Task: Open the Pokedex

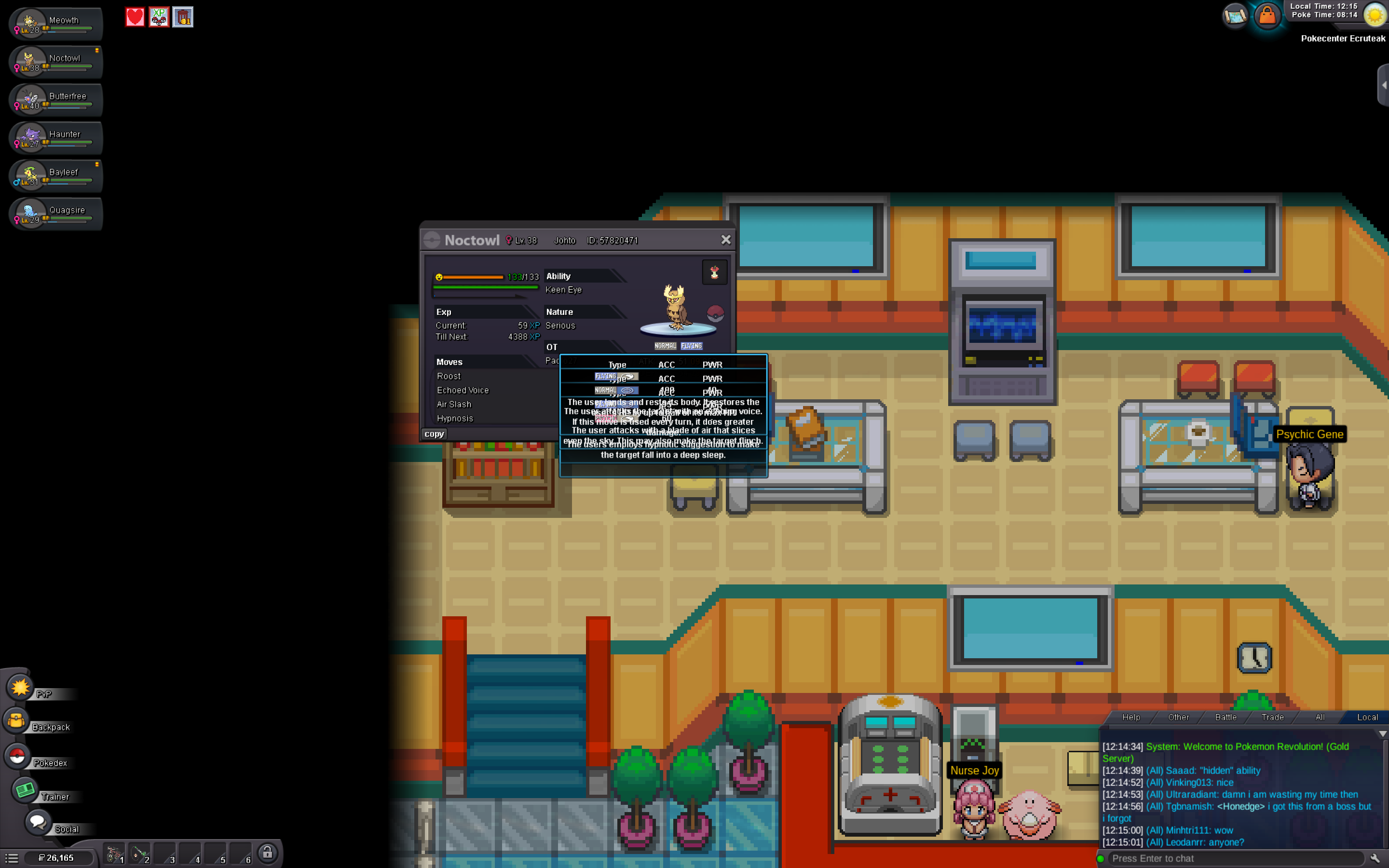Action: (18, 757)
